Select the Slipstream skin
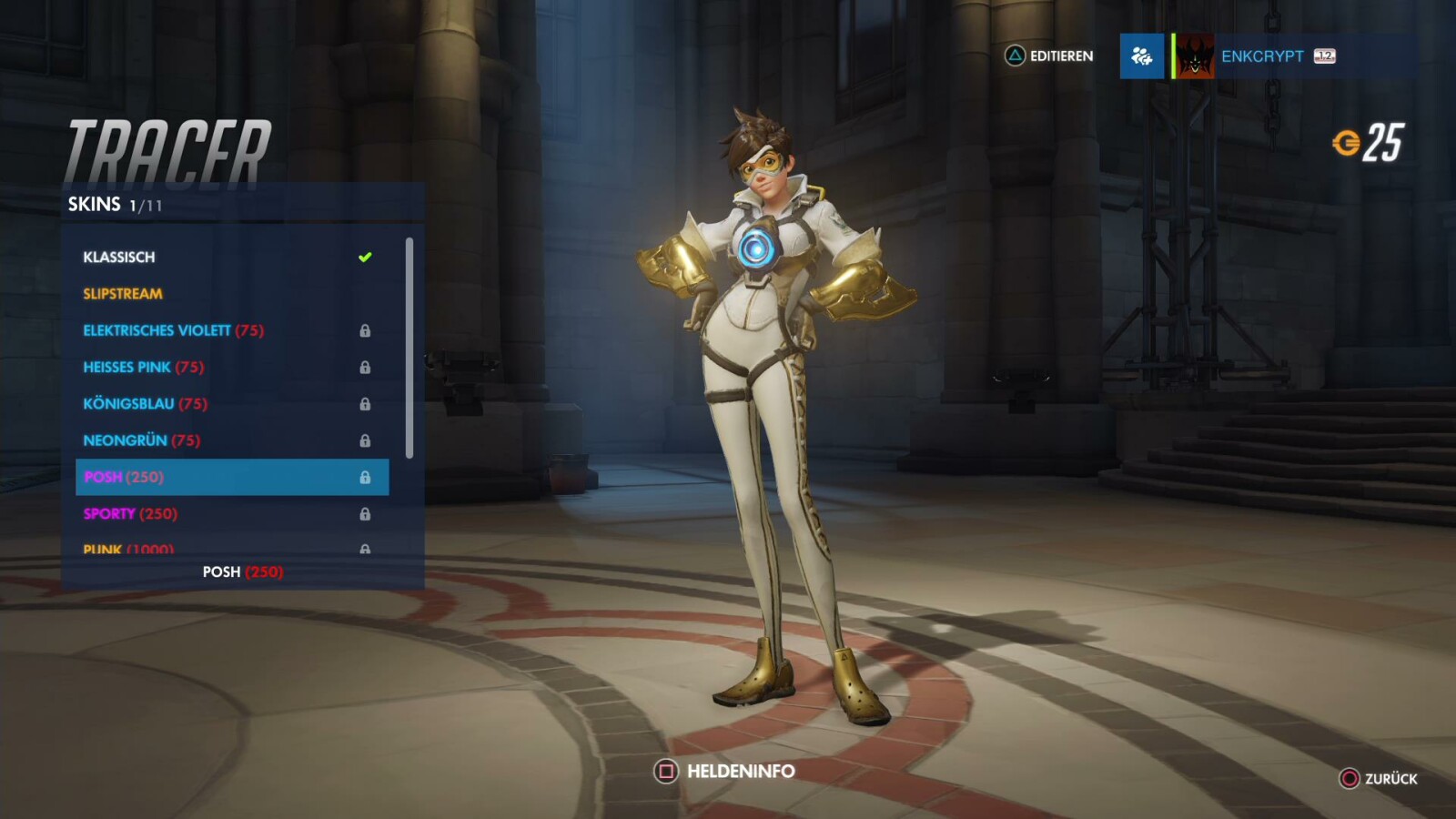Image resolution: width=1456 pixels, height=819 pixels. point(121,293)
